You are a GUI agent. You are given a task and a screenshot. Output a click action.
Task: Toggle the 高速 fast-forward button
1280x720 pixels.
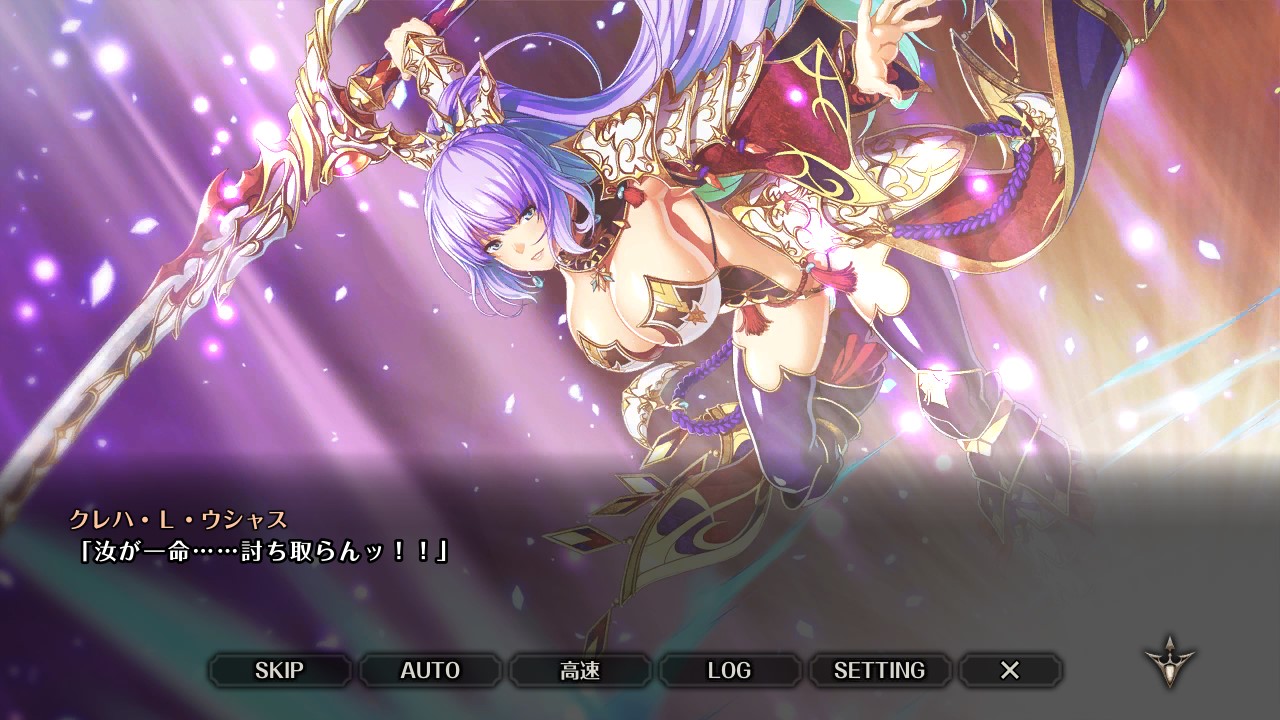click(580, 670)
